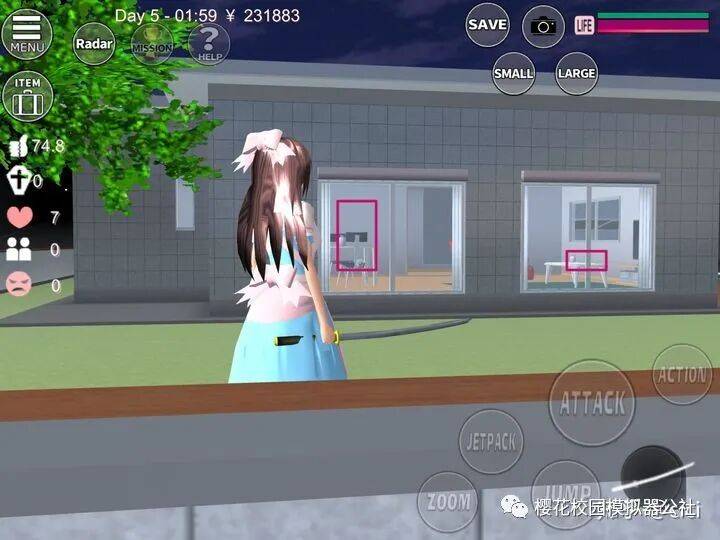This screenshot has width=720, height=540.
Task: Save the game with SAVE button
Action: (487, 24)
